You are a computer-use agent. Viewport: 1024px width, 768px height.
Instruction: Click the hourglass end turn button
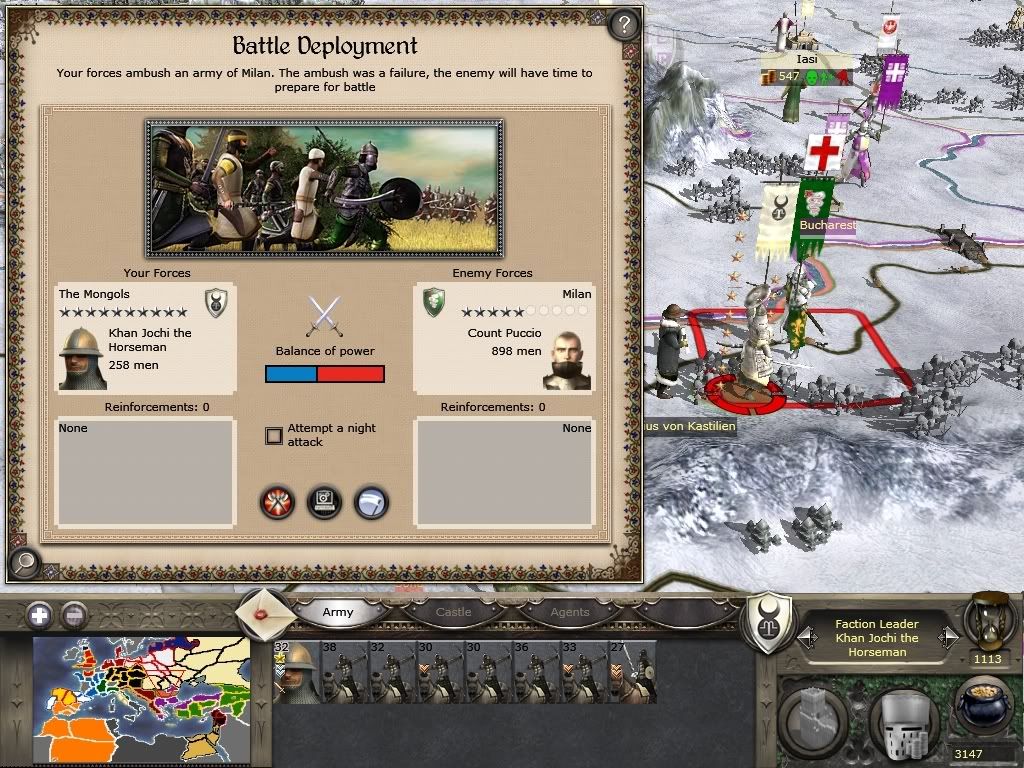[988, 620]
